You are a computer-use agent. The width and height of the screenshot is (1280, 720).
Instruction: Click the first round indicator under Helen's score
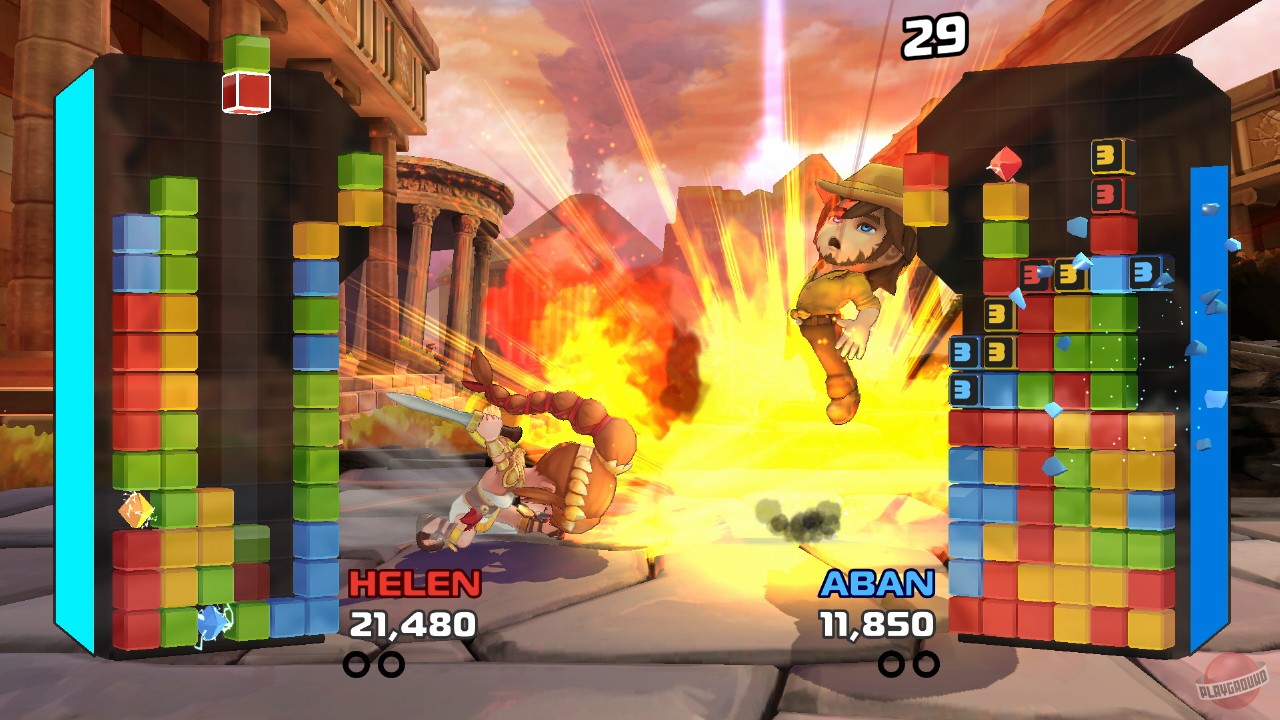(x=358, y=661)
